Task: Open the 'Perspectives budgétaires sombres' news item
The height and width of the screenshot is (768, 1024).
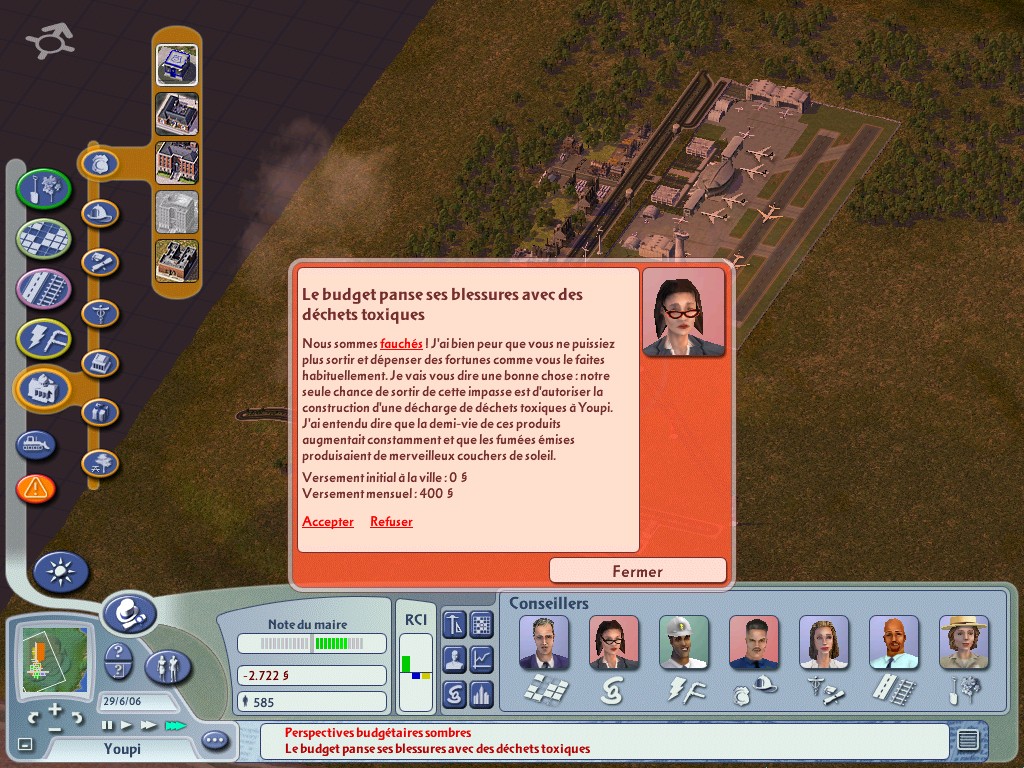Action: click(x=378, y=733)
